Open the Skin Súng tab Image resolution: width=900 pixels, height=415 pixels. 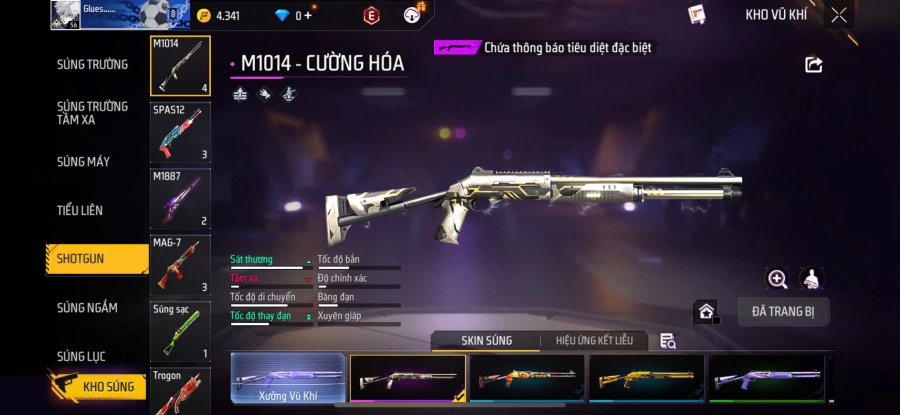486,341
